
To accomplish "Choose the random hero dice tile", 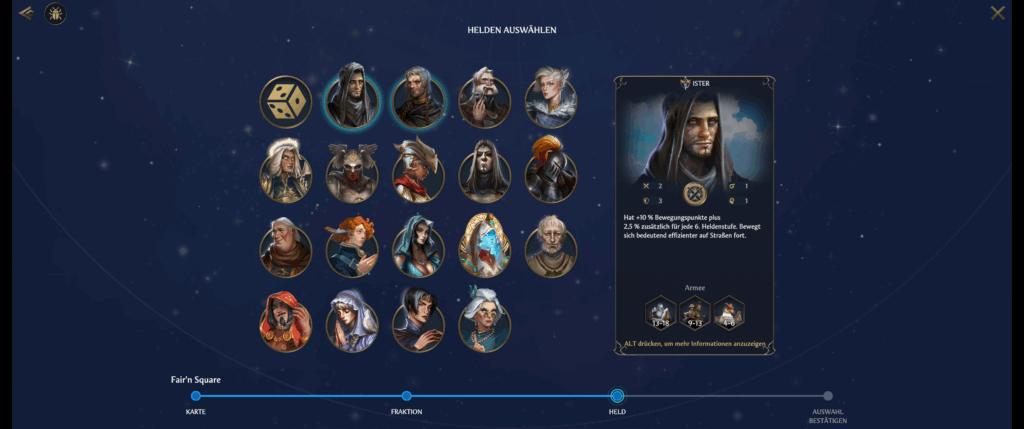I will [286, 101].
